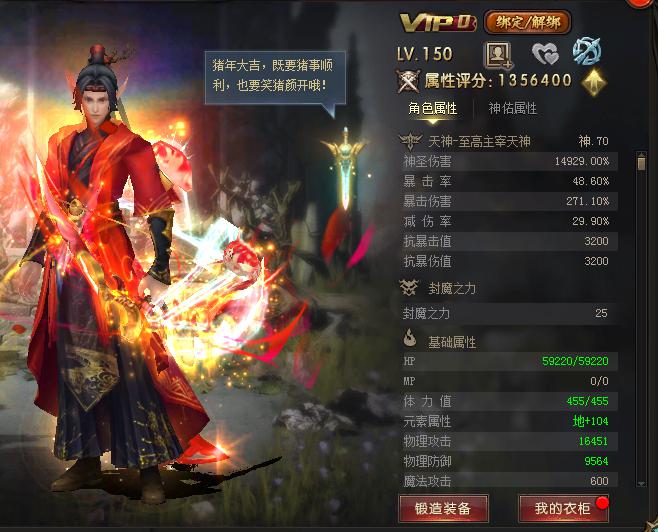This screenshot has width=658, height=532.
Task: Click the blue bow emblem icon
Action: coord(585,52)
